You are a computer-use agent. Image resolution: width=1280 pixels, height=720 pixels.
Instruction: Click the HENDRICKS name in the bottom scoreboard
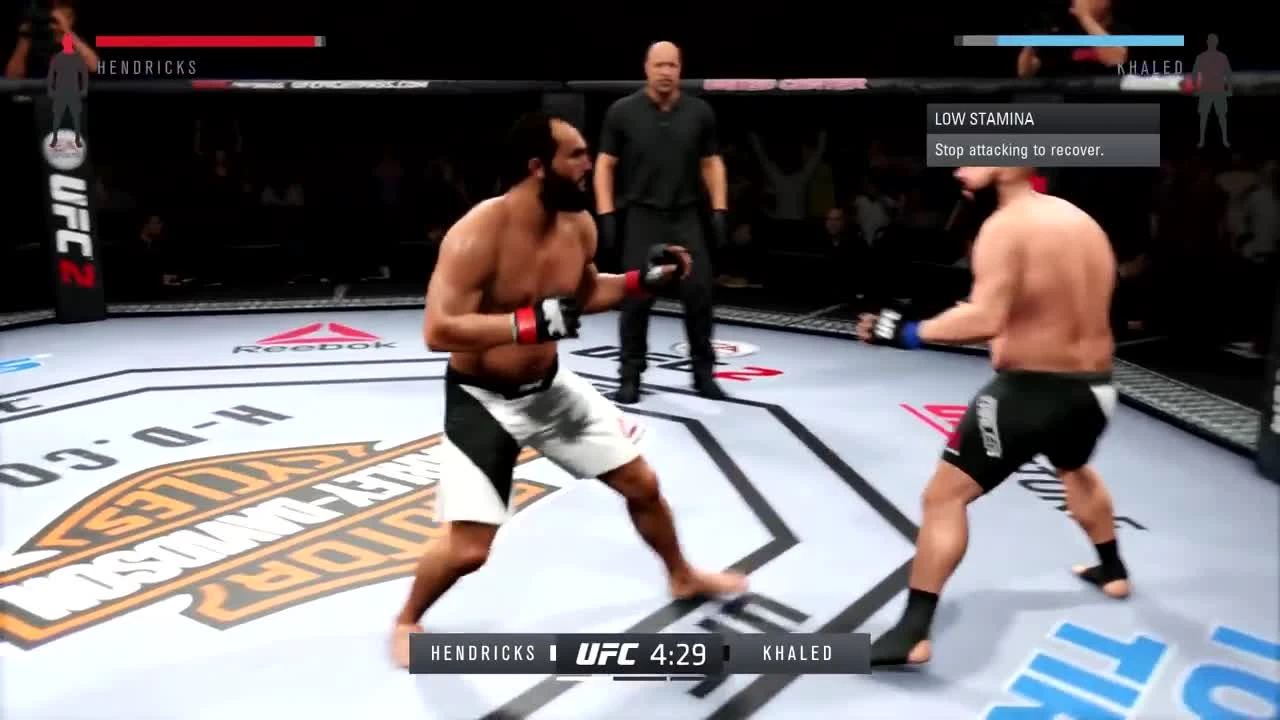[483, 653]
